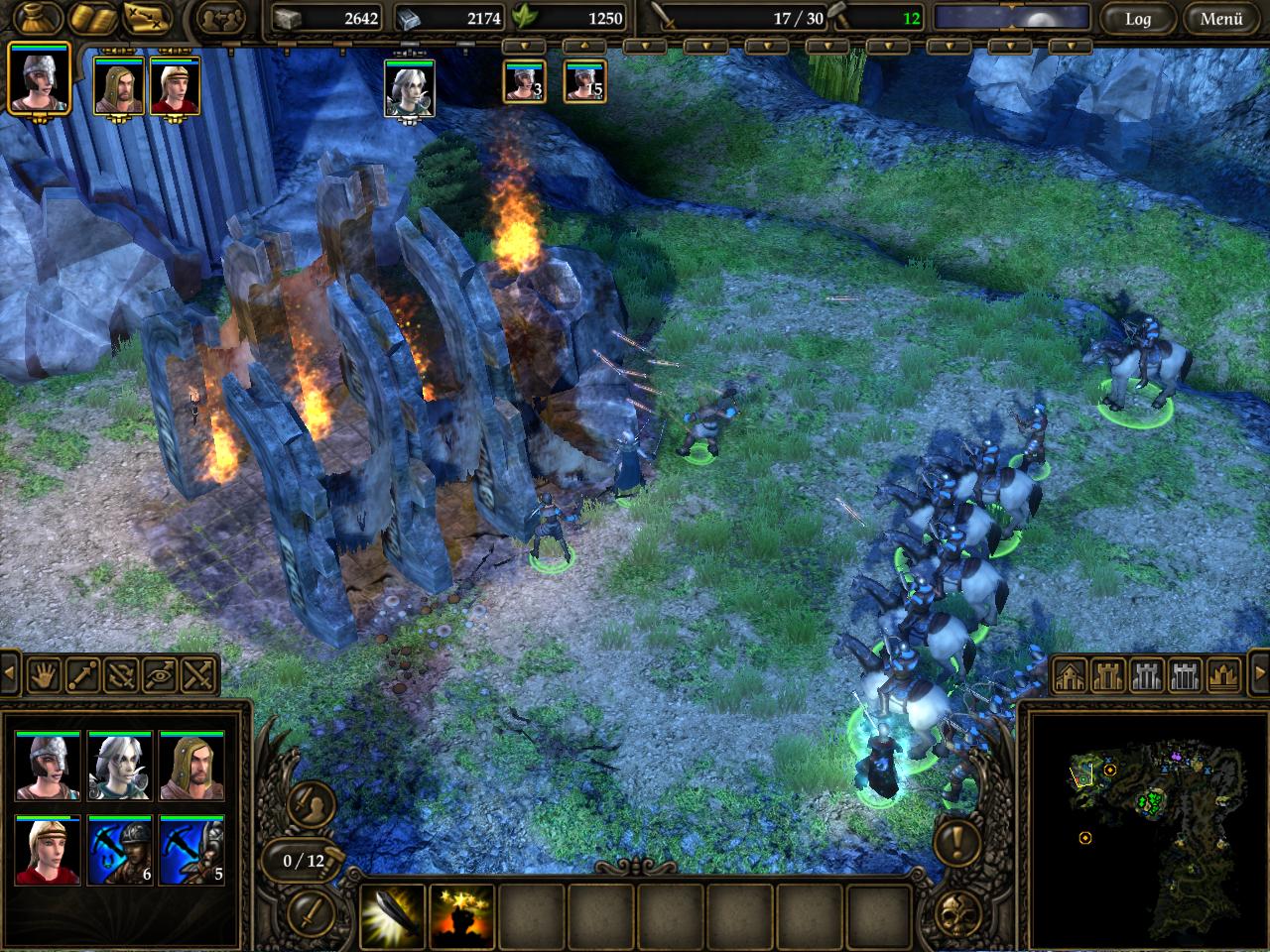Choose the crossed swords attack command
Screen dimensions: 1270x952
[199, 676]
